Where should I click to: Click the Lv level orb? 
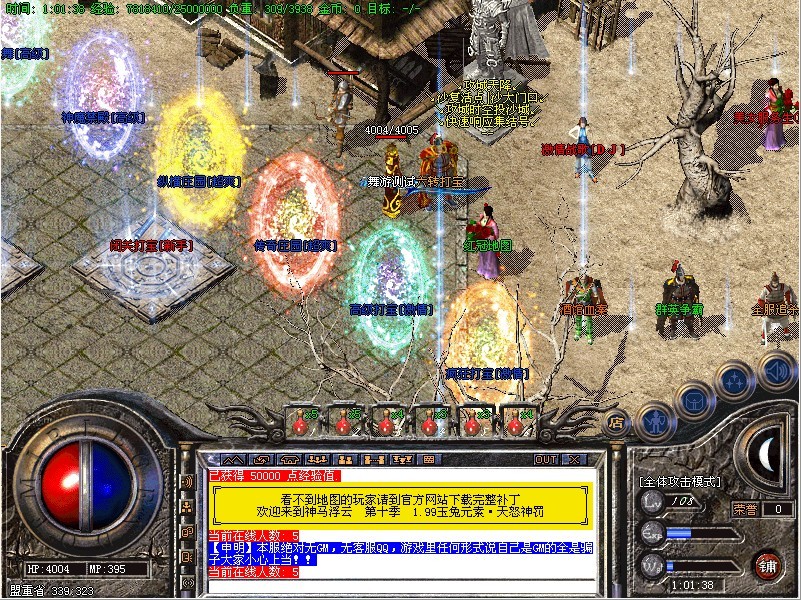click(653, 502)
